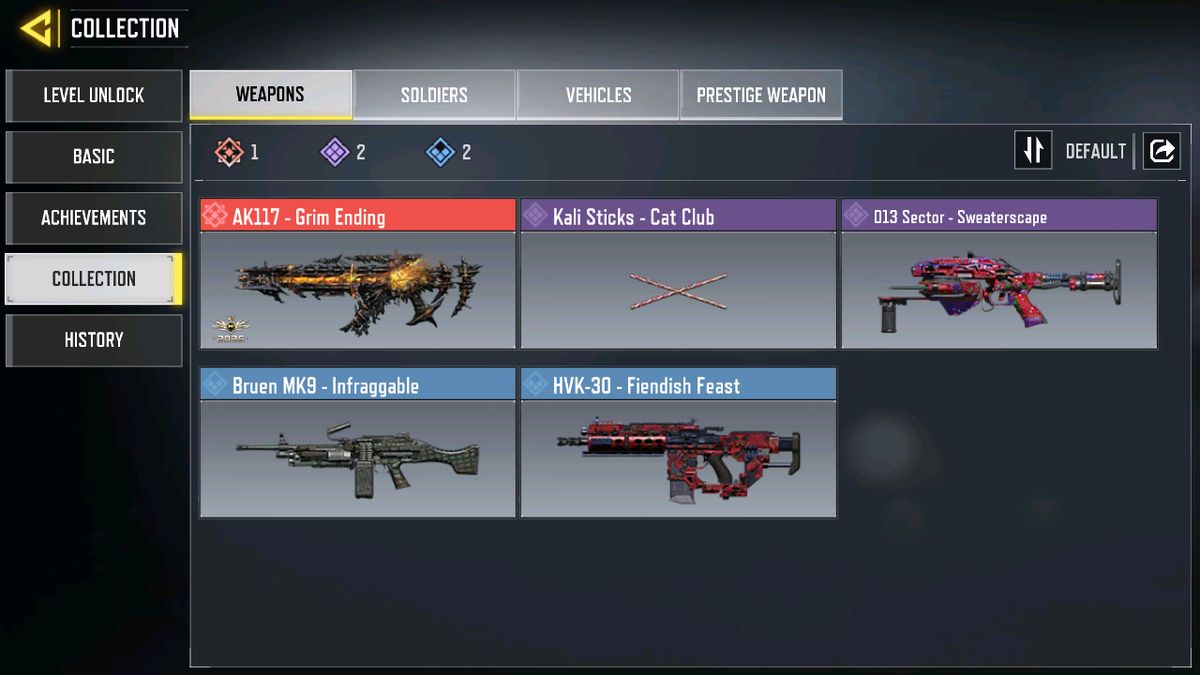Open the Achievements section

click(x=94, y=218)
